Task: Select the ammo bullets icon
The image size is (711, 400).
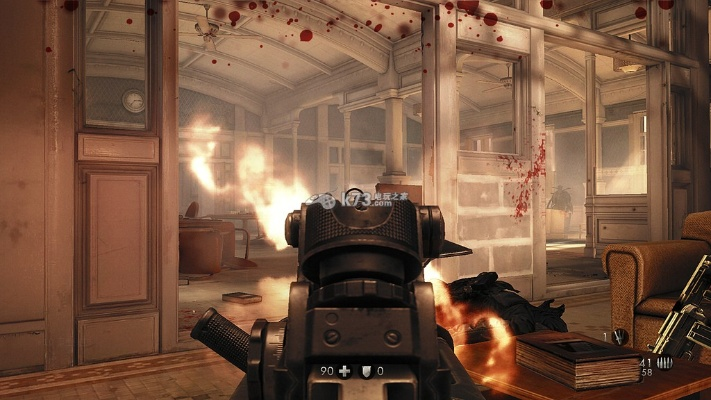Action: point(664,363)
